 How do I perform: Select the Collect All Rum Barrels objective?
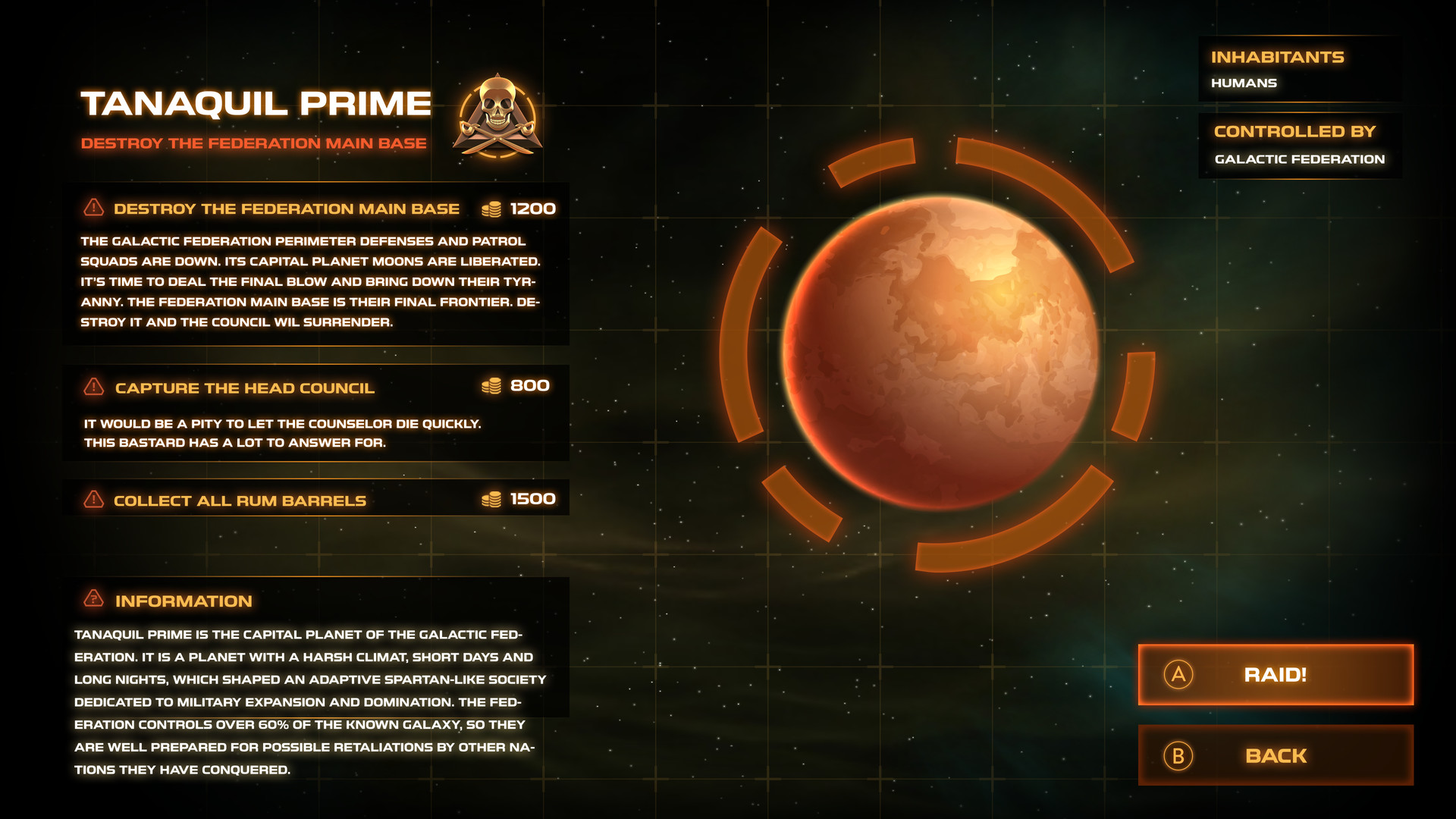coord(238,500)
